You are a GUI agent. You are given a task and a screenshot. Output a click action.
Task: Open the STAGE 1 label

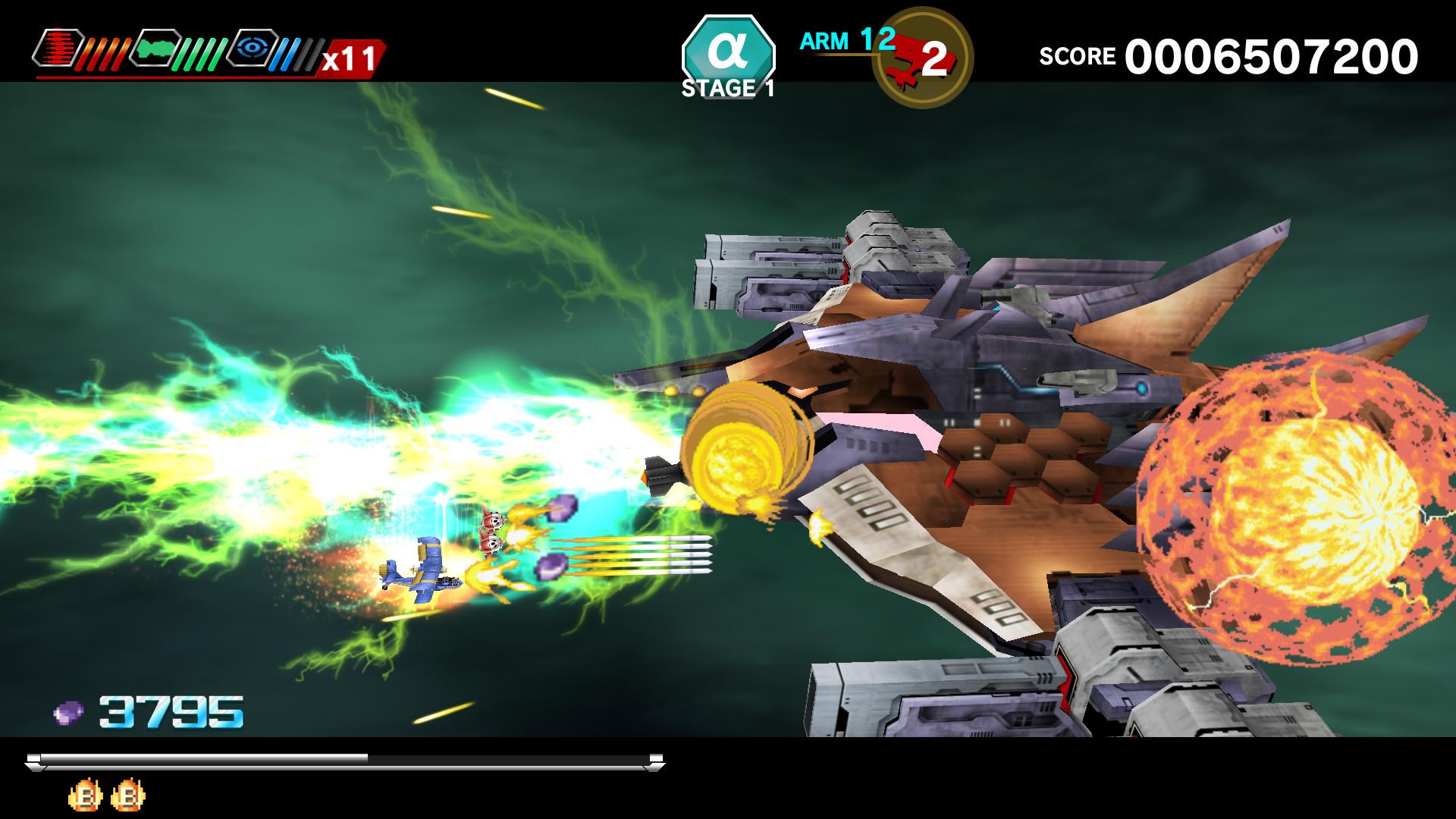pos(726,89)
